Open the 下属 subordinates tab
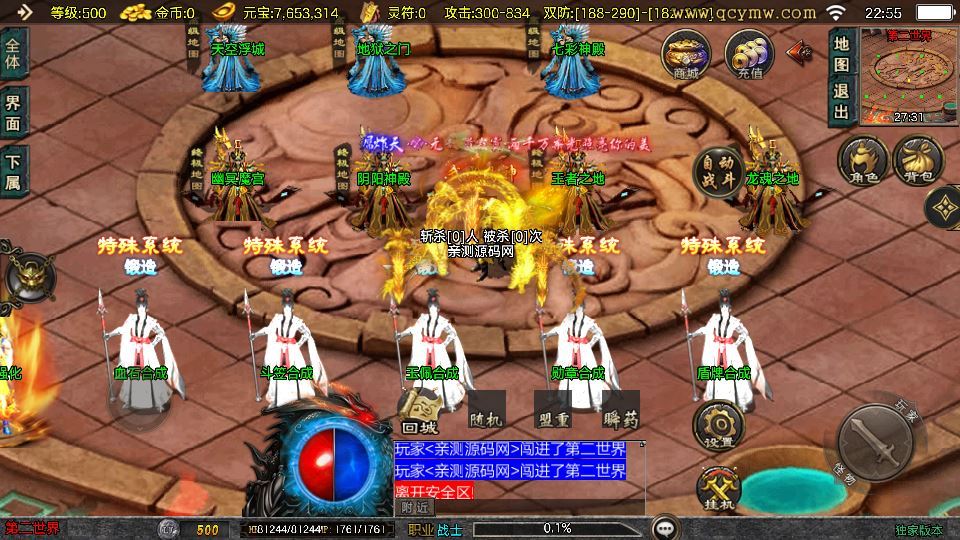960x540 pixels. point(13,171)
